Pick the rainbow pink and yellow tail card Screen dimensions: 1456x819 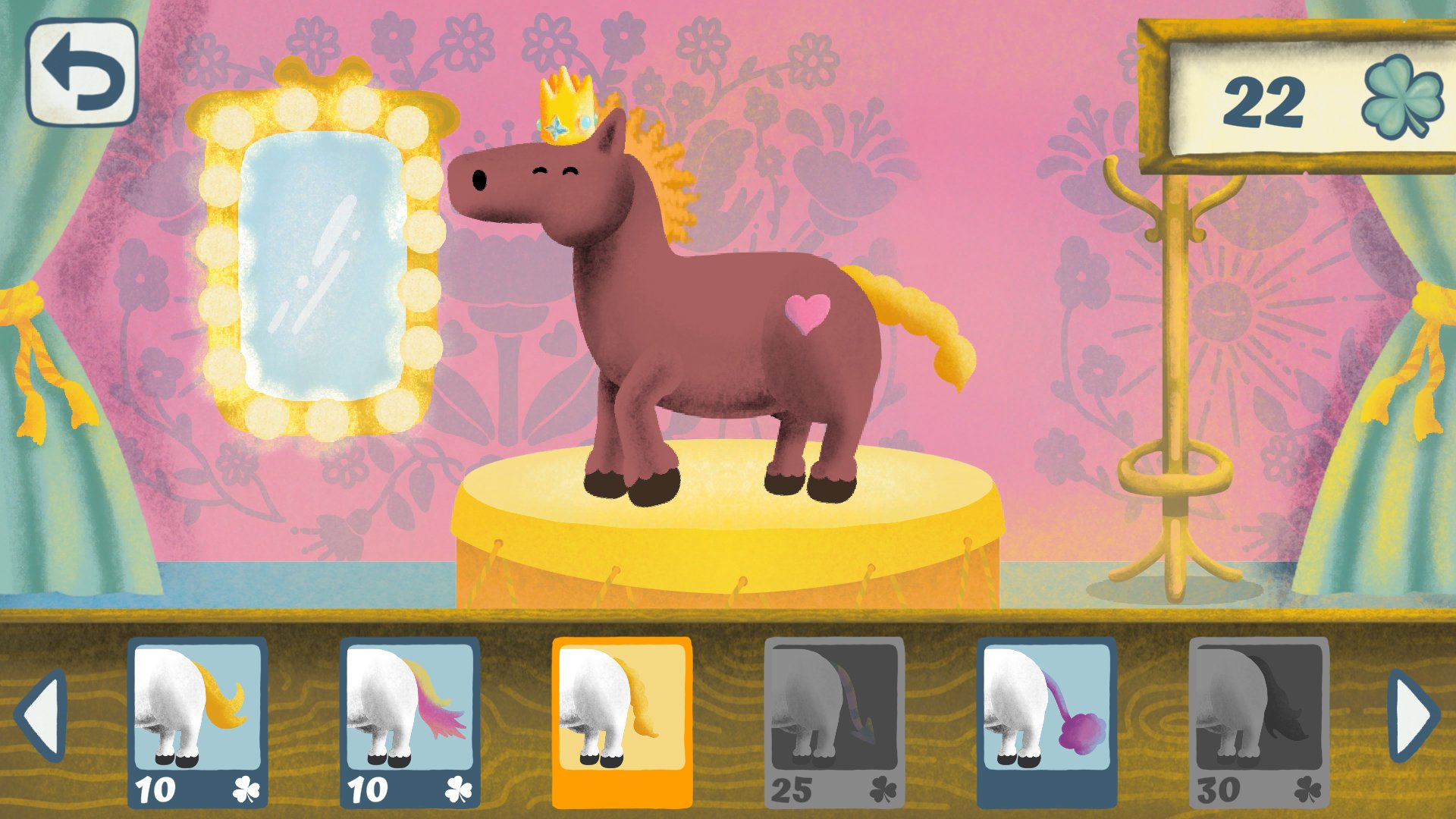coord(409,722)
